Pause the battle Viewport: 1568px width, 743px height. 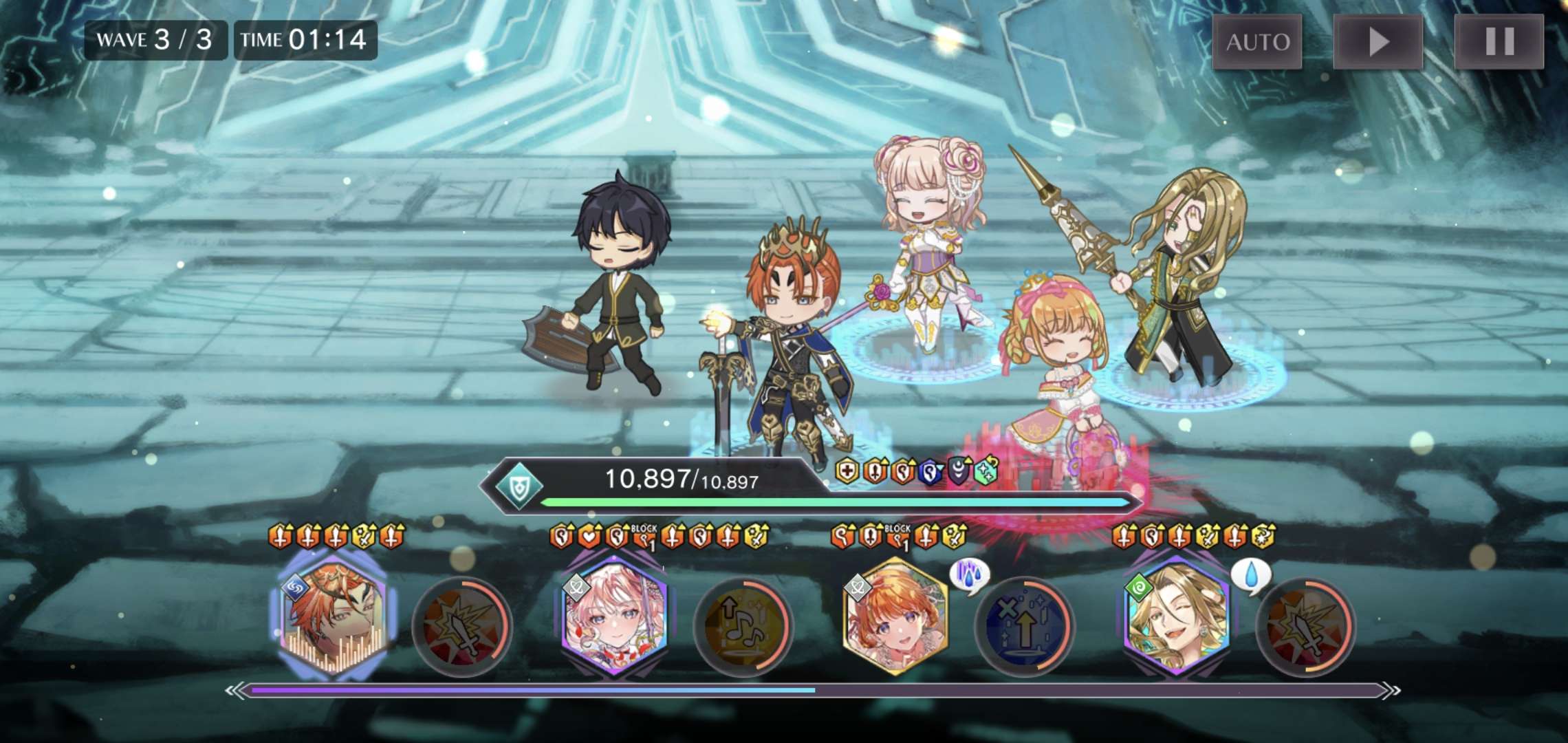tap(1499, 42)
